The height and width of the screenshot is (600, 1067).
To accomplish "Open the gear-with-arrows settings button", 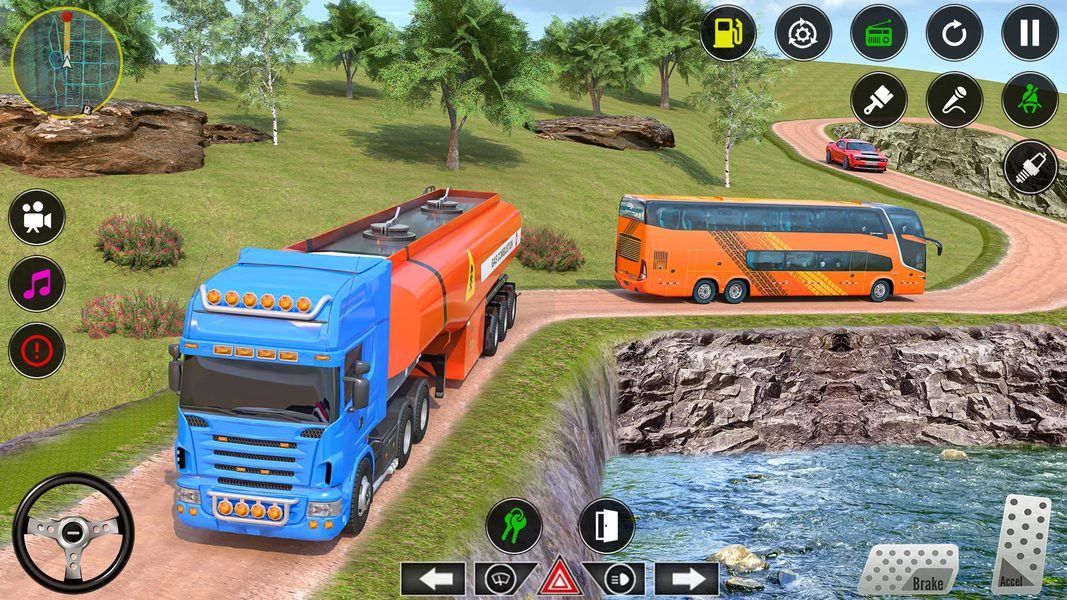I will click(802, 33).
